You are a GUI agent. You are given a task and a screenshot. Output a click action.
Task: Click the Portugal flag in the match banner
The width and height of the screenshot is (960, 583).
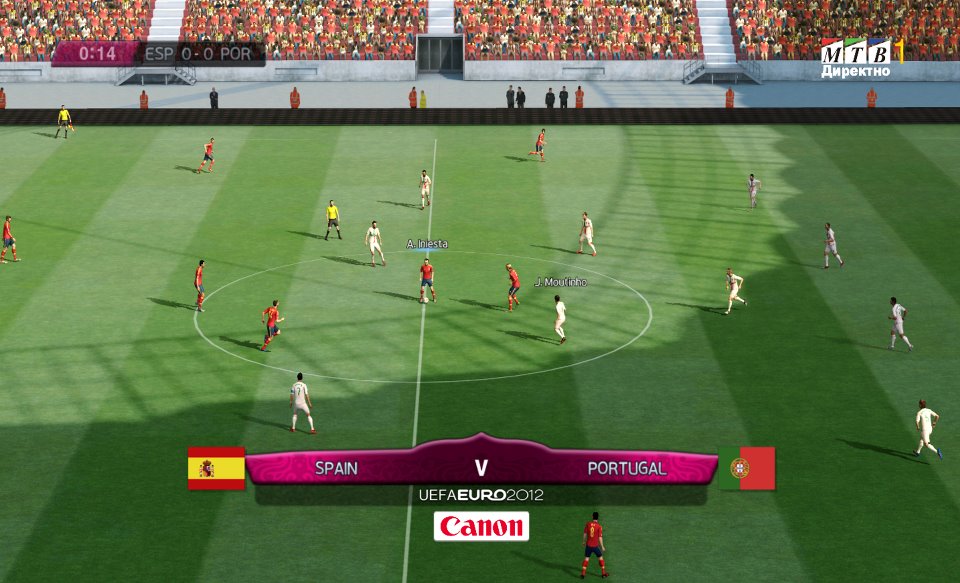(746, 468)
